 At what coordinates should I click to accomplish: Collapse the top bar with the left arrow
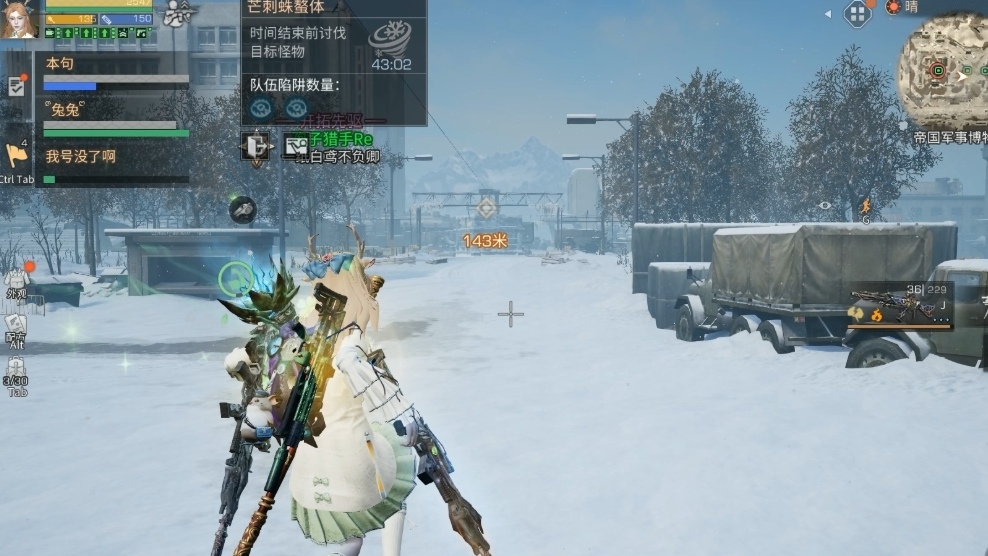(828, 14)
